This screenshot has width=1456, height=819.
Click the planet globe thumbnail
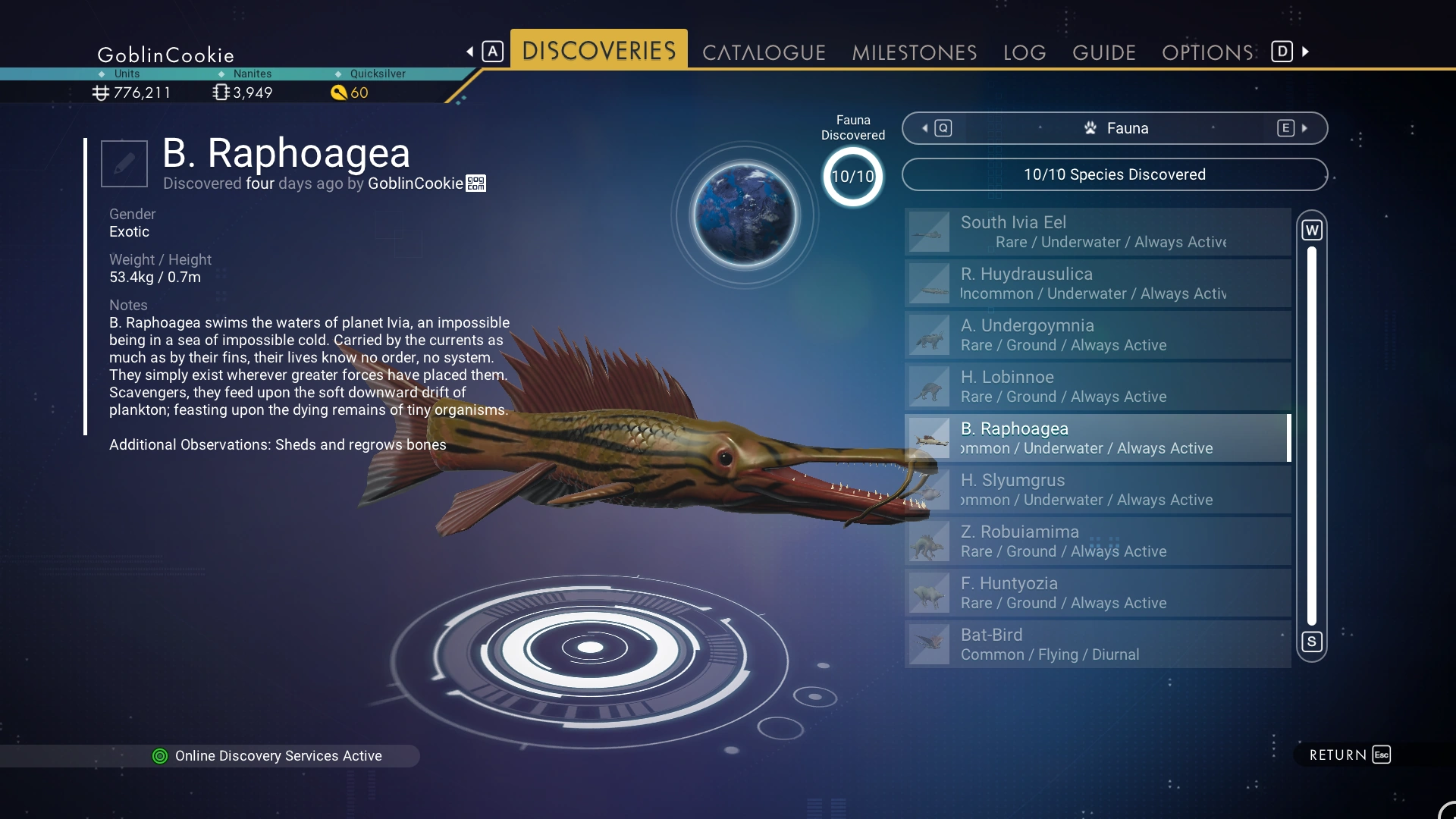point(745,215)
